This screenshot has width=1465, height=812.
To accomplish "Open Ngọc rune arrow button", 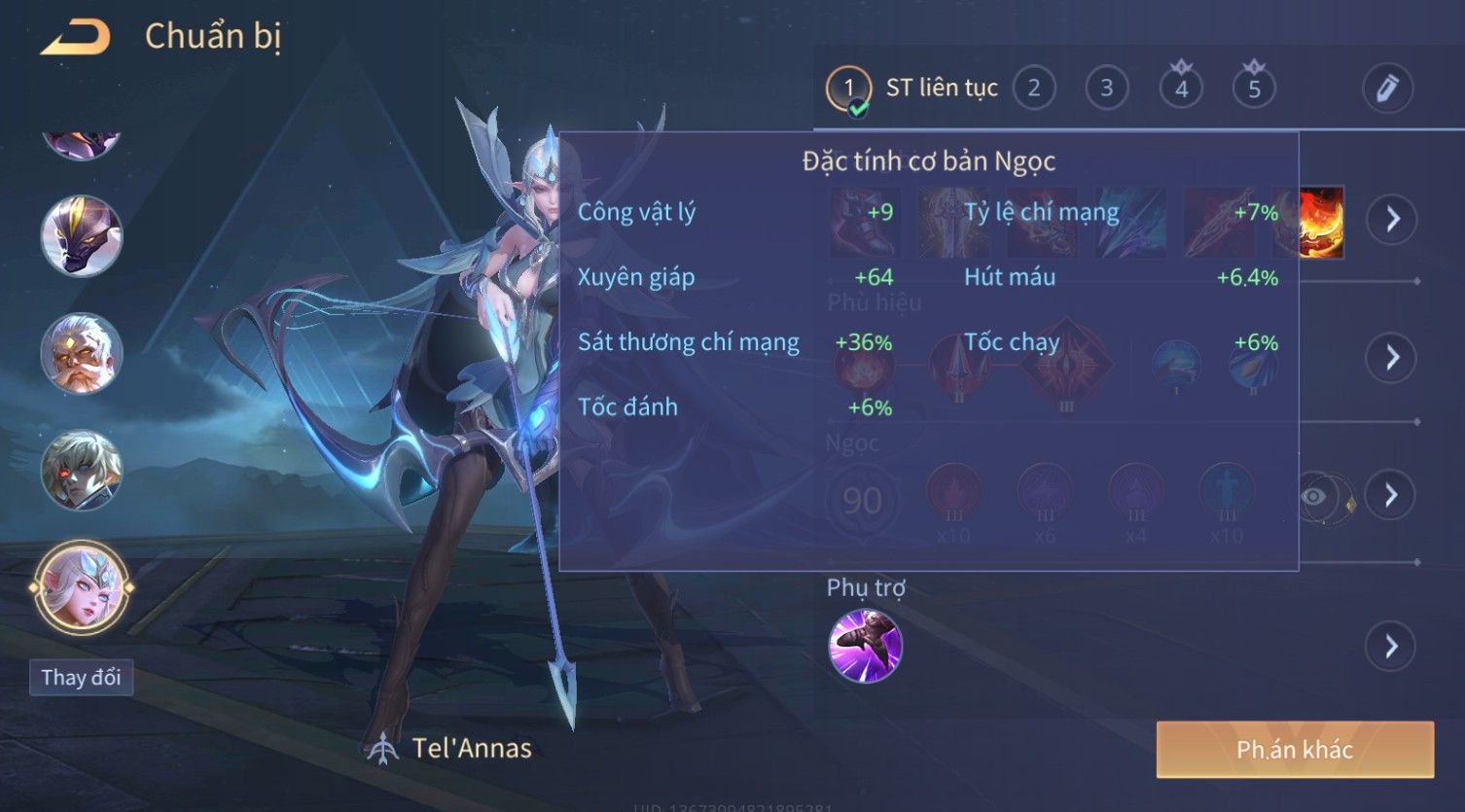I will point(1392,495).
